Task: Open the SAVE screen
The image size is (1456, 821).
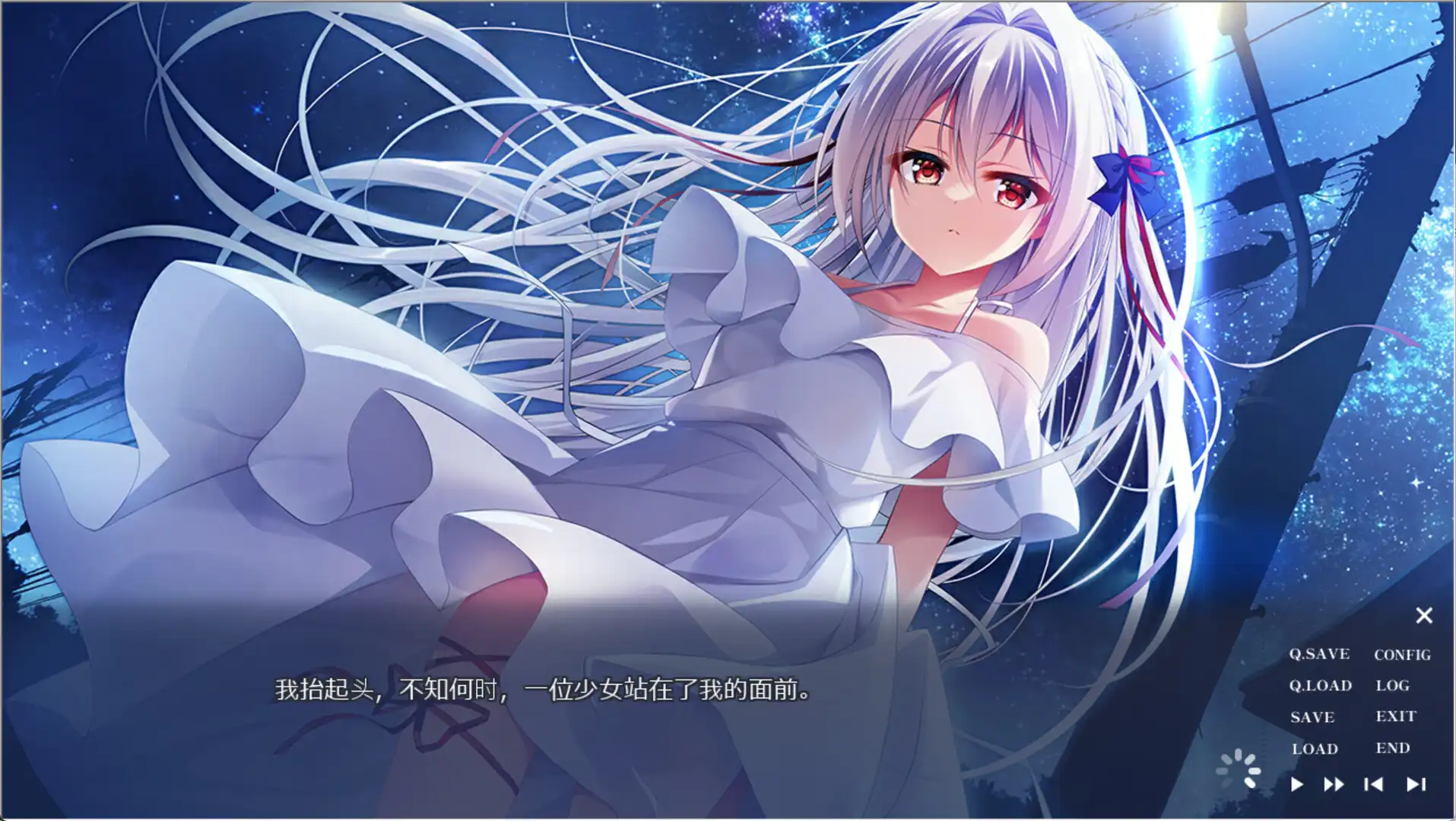Action: tap(1312, 716)
